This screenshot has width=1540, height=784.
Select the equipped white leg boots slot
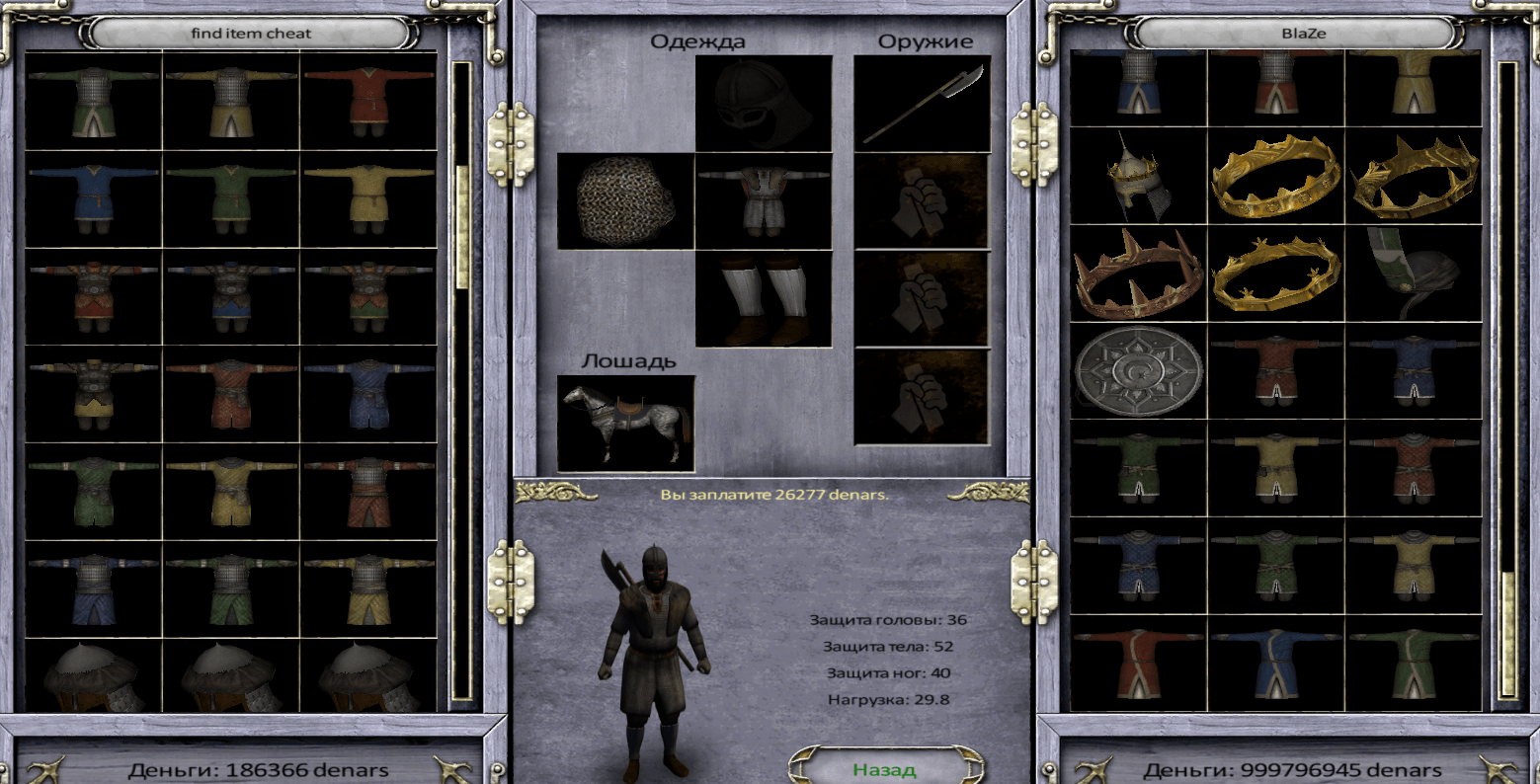click(764, 298)
